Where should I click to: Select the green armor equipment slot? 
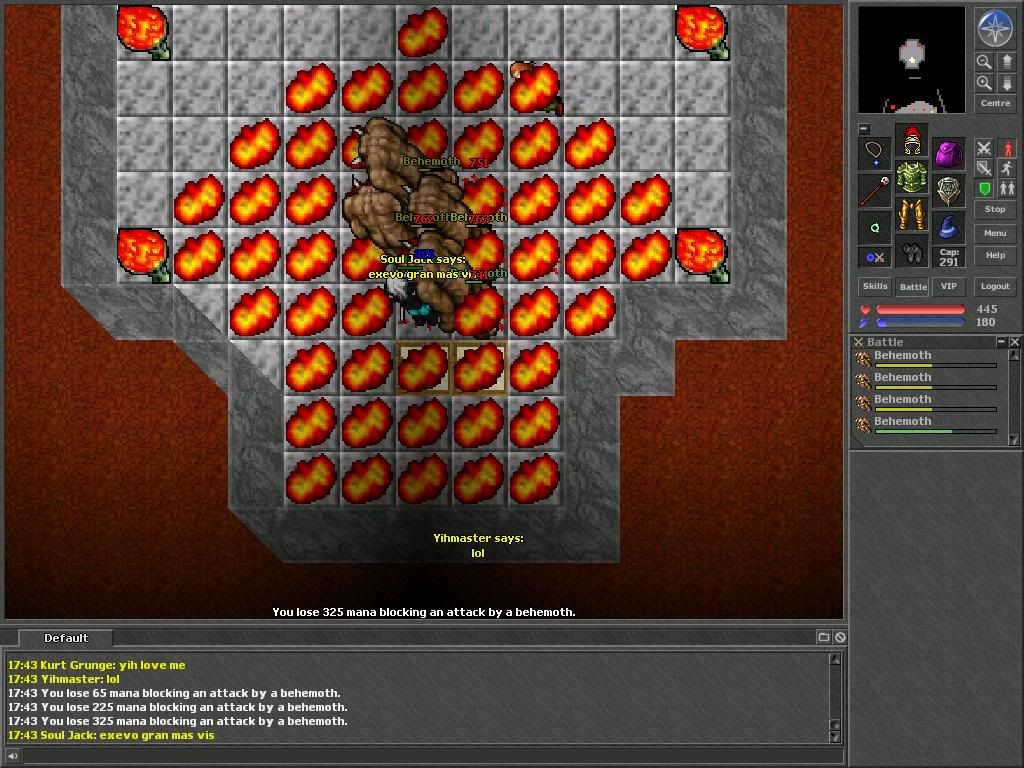[911, 178]
